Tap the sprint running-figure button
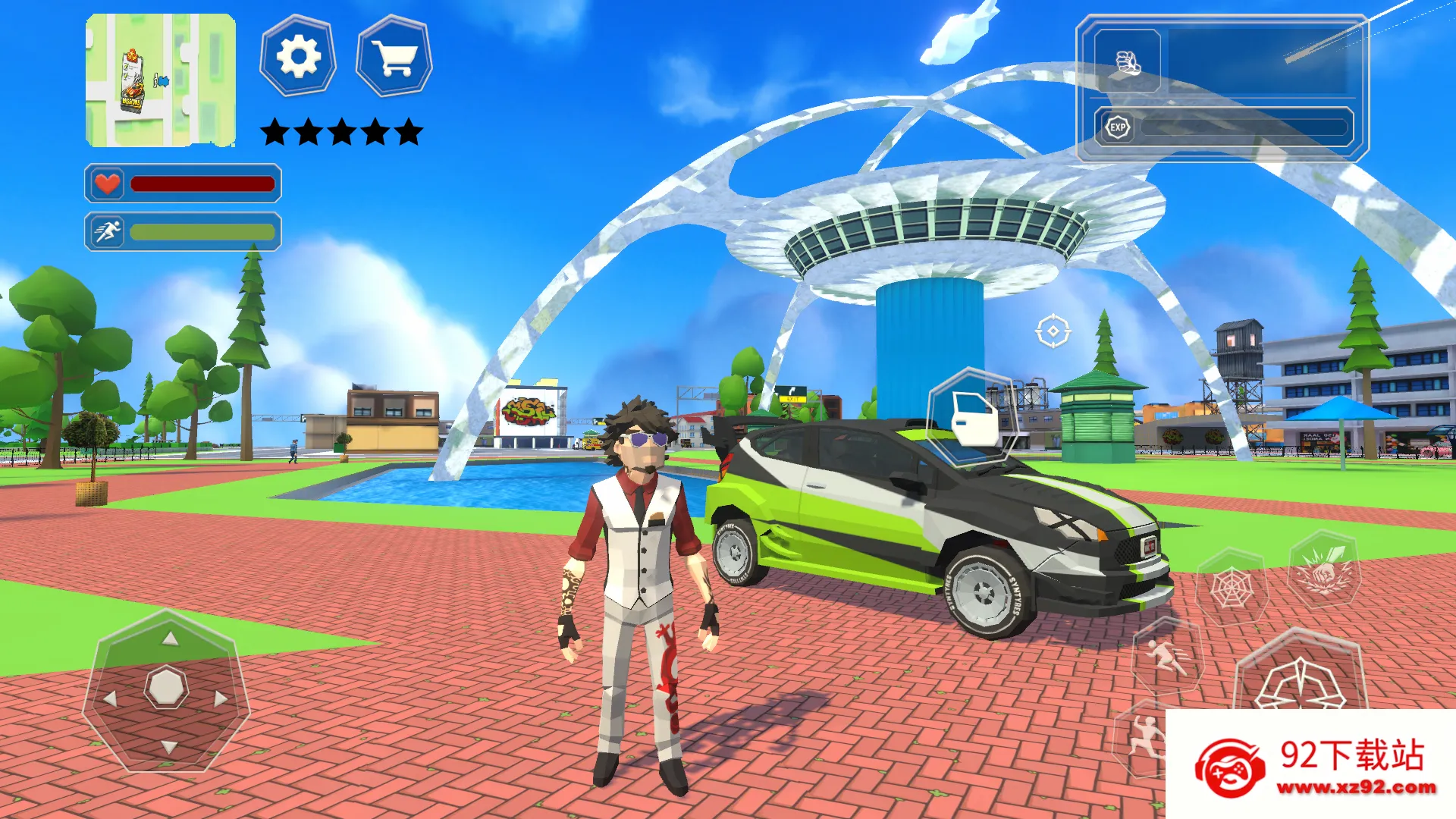The width and height of the screenshot is (1456, 819). (x=1166, y=656)
